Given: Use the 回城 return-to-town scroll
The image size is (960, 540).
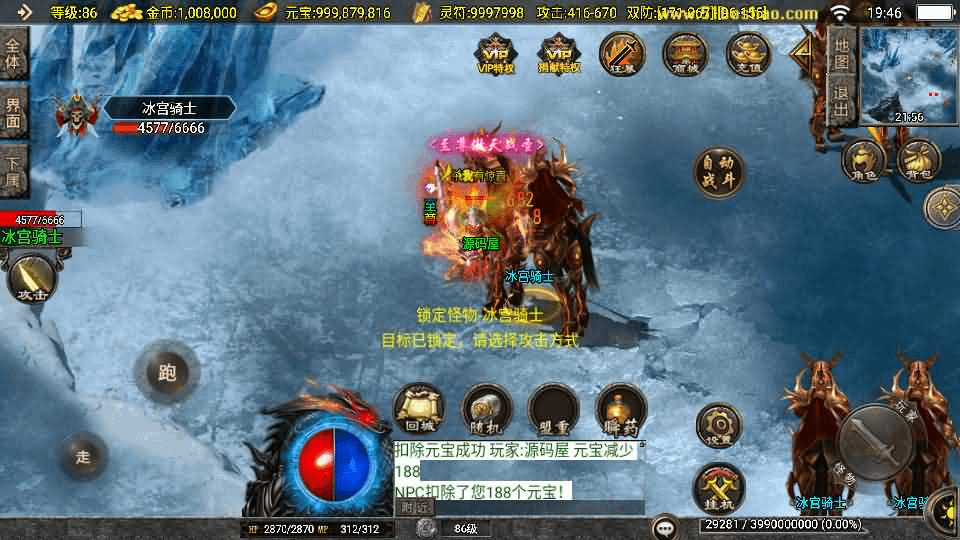Looking at the screenshot, I should click(x=419, y=409).
